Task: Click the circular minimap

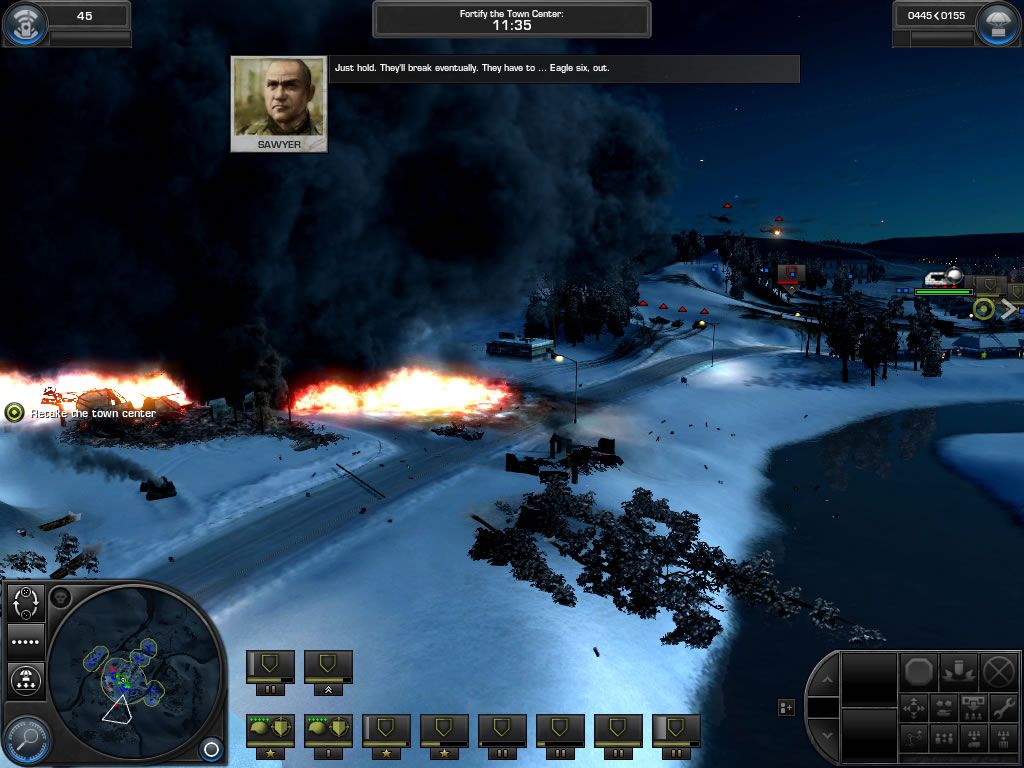Action: 133,673
